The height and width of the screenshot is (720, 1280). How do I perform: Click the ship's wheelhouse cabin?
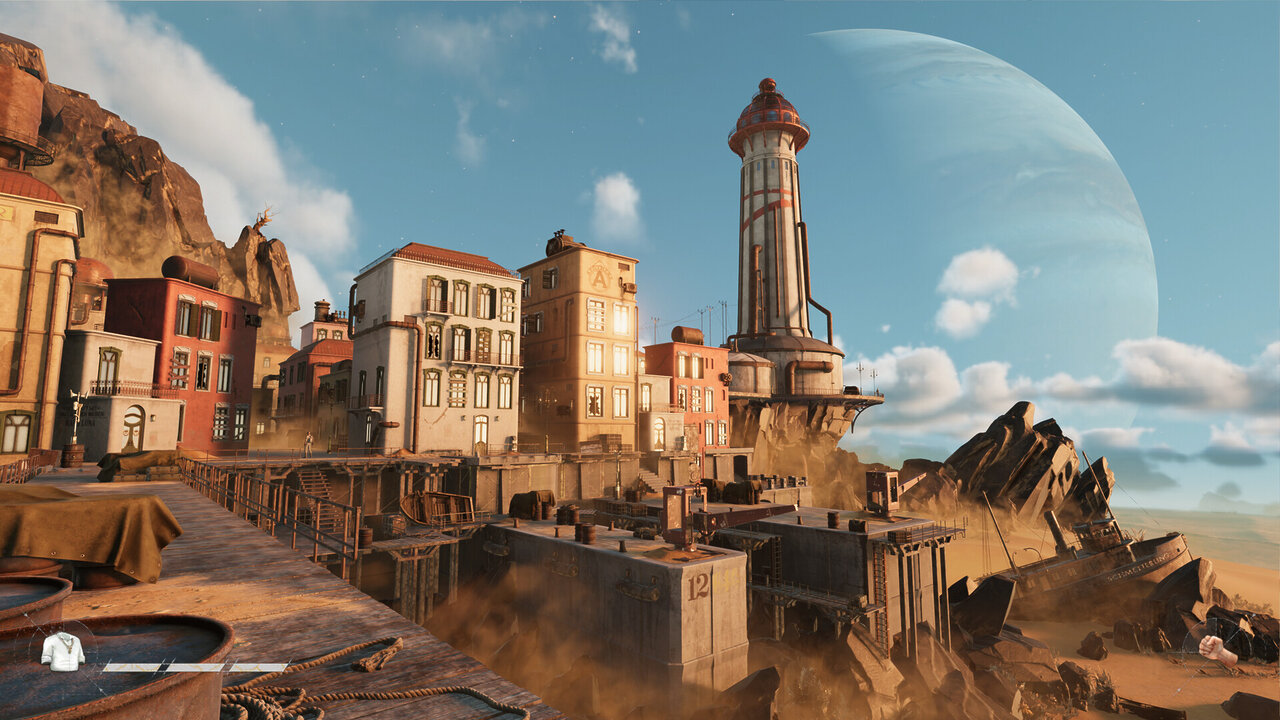click(x=1096, y=530)
